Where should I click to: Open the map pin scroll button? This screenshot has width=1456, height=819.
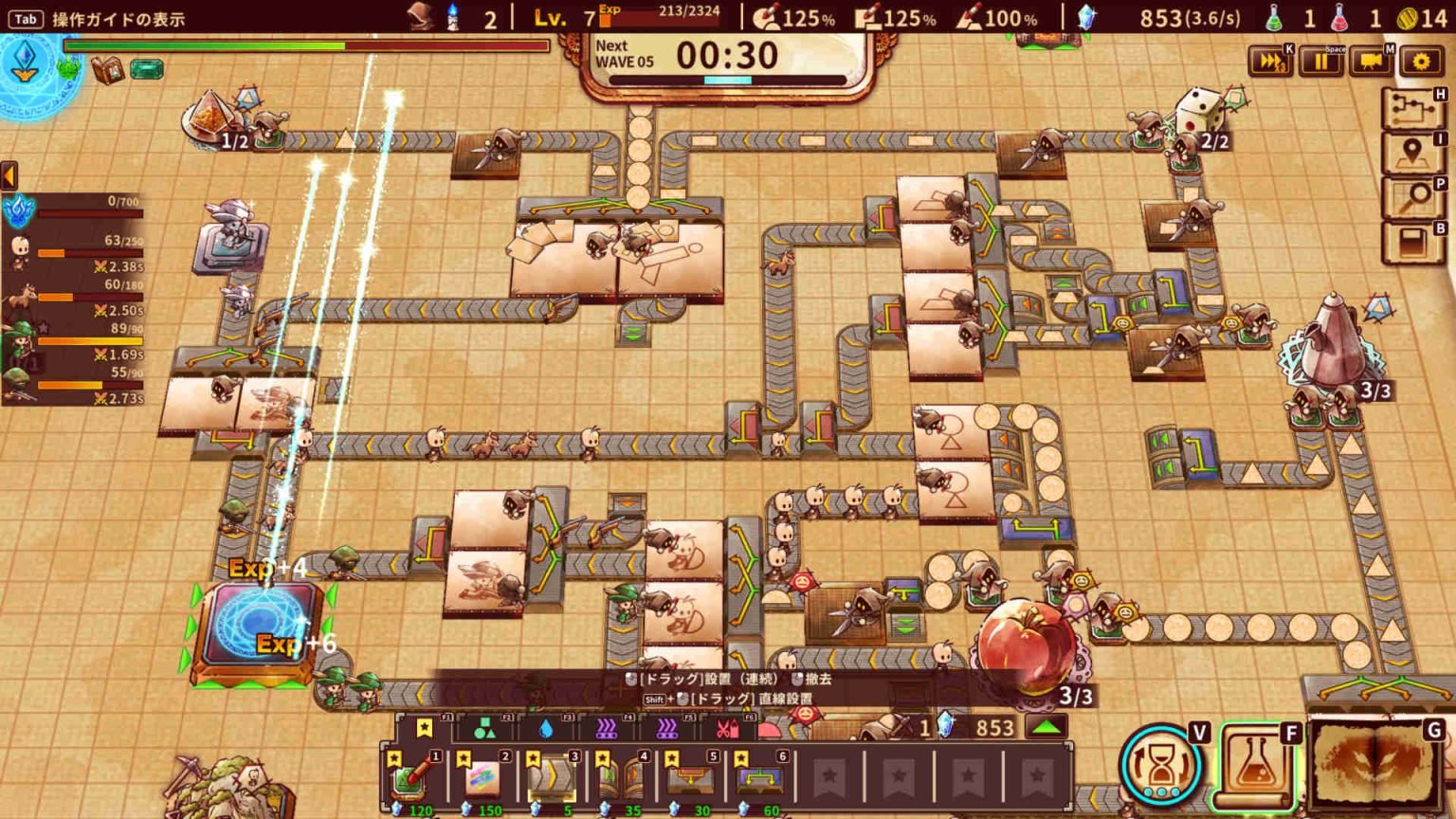[x=1412, y=153]
